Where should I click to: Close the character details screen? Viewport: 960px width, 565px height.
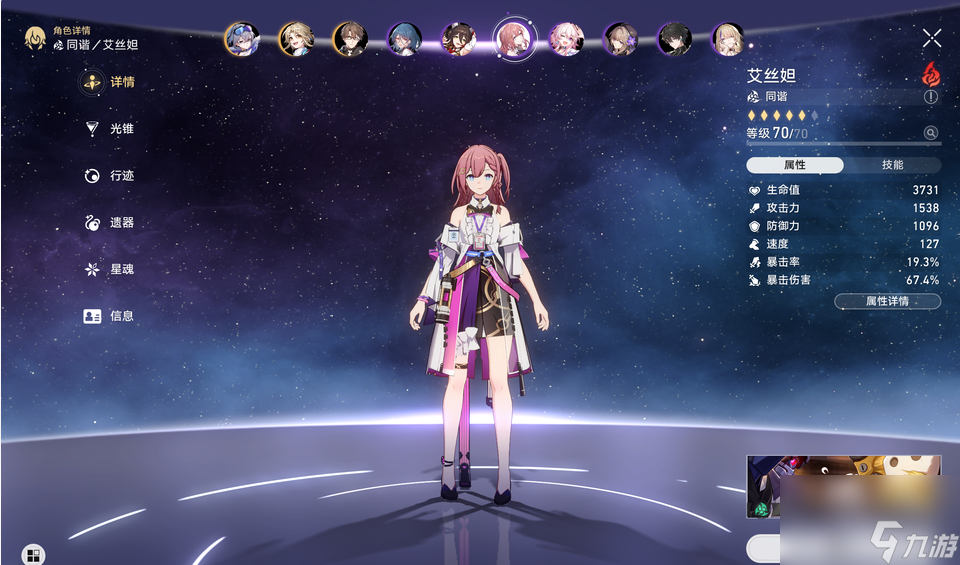coord(931,39)
